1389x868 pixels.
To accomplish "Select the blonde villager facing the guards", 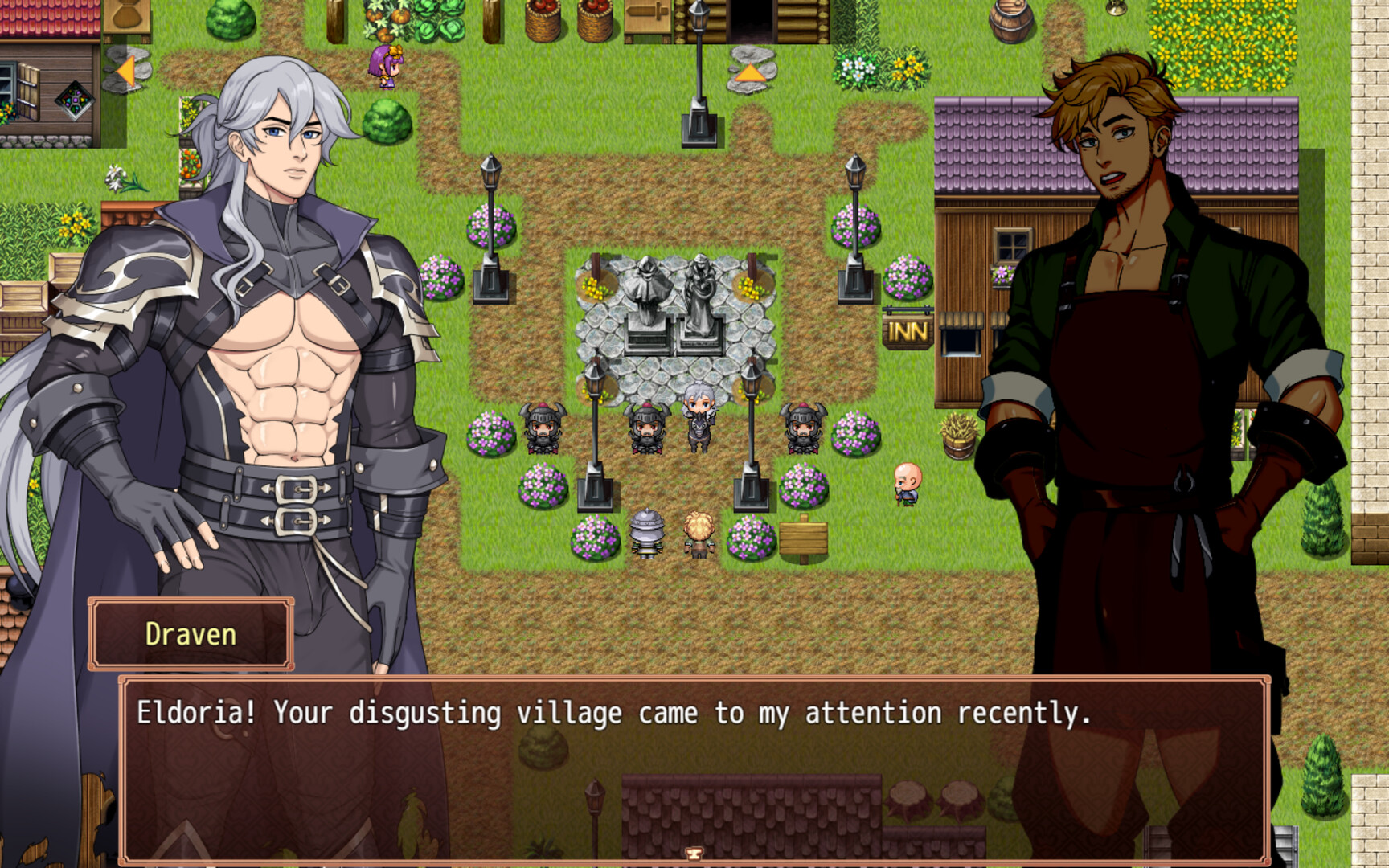I will click(696, 534).
